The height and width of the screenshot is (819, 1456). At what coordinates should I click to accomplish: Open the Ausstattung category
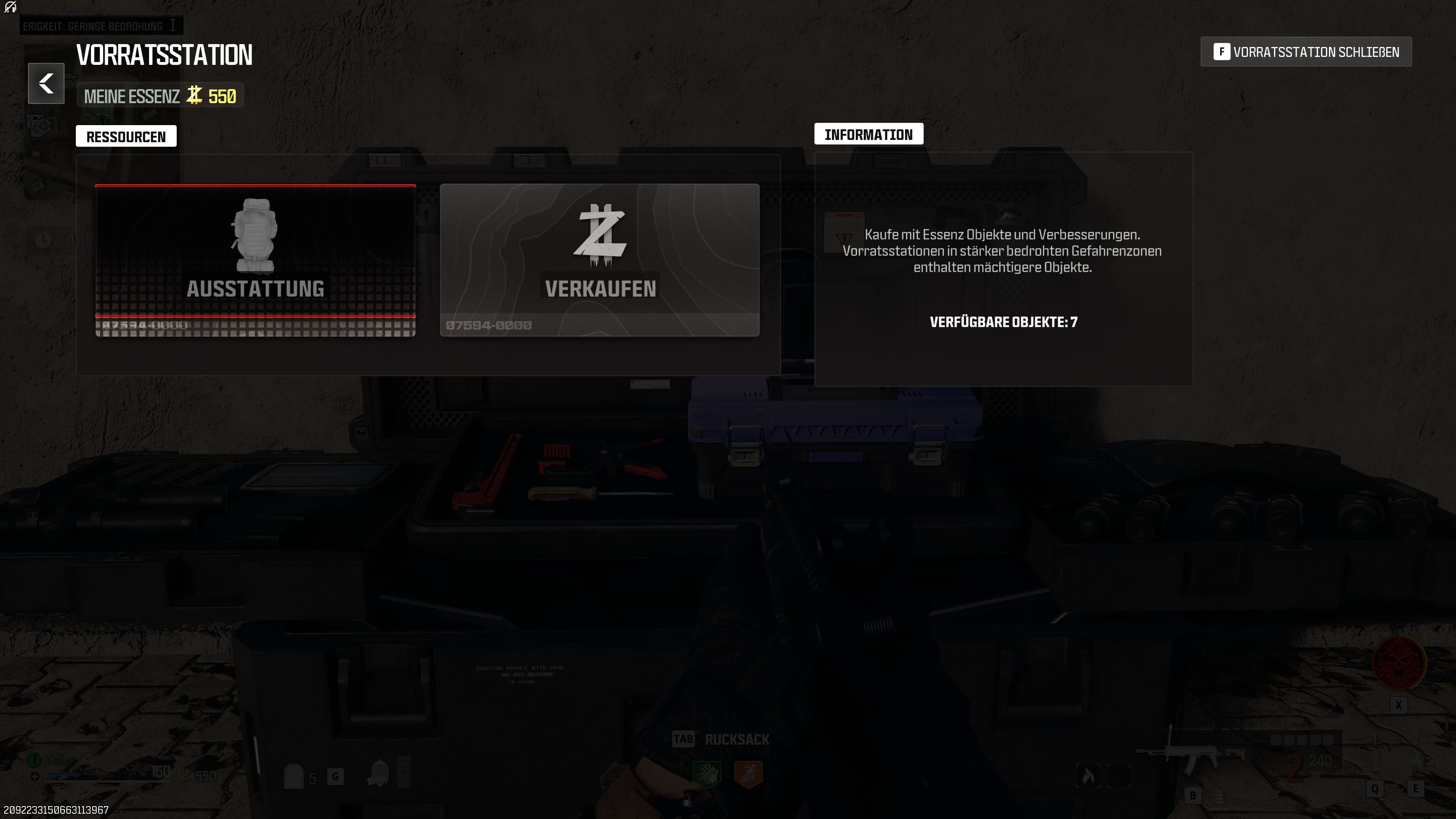[x=256, y=259]
